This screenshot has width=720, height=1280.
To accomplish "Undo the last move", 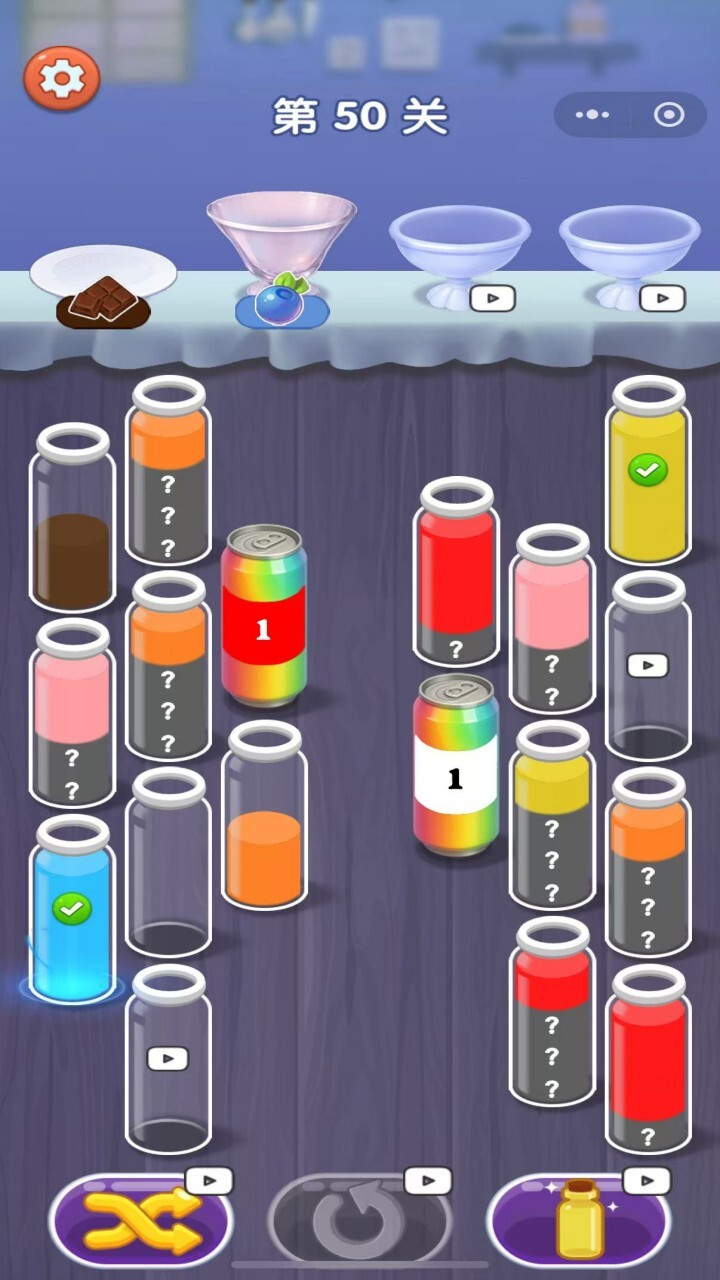I will (359, 1221).
